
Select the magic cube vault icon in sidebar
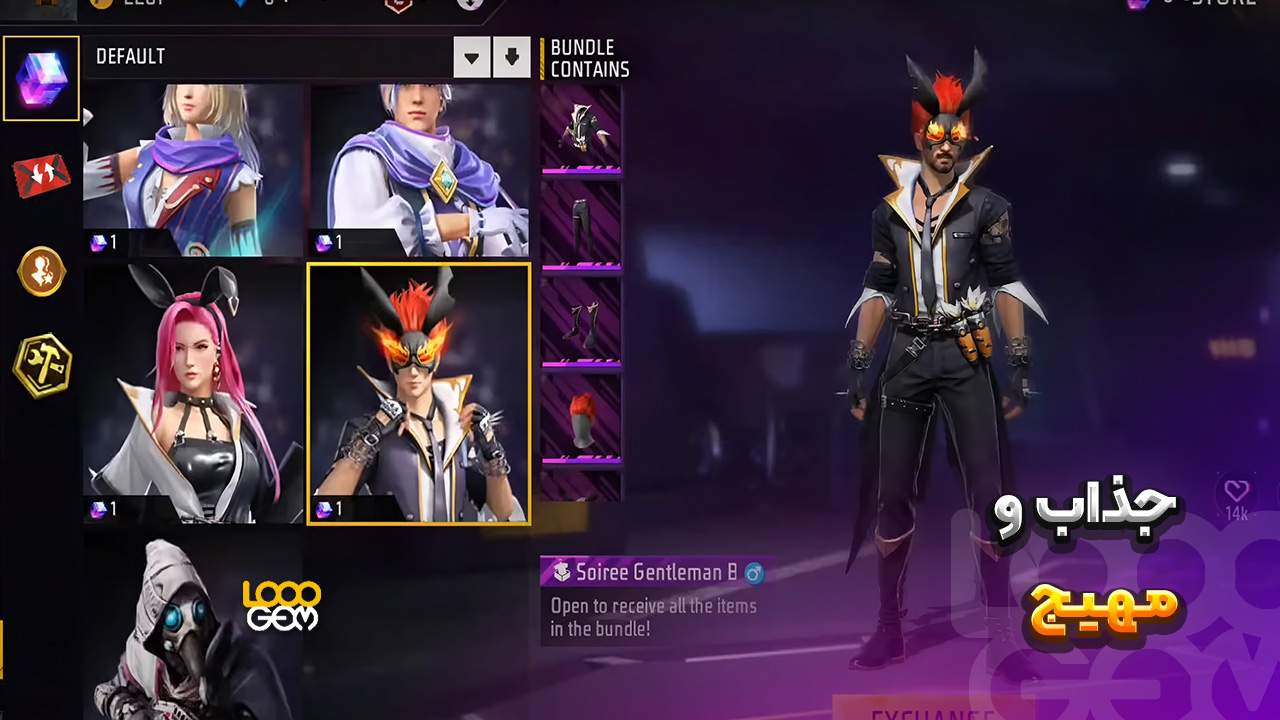[41, 78]
